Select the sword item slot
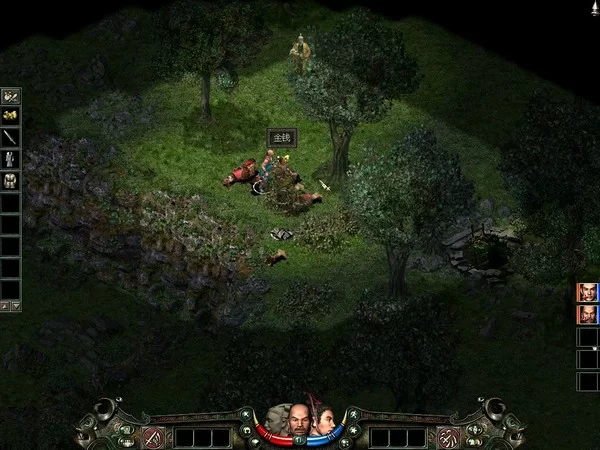 pos(11,137)
